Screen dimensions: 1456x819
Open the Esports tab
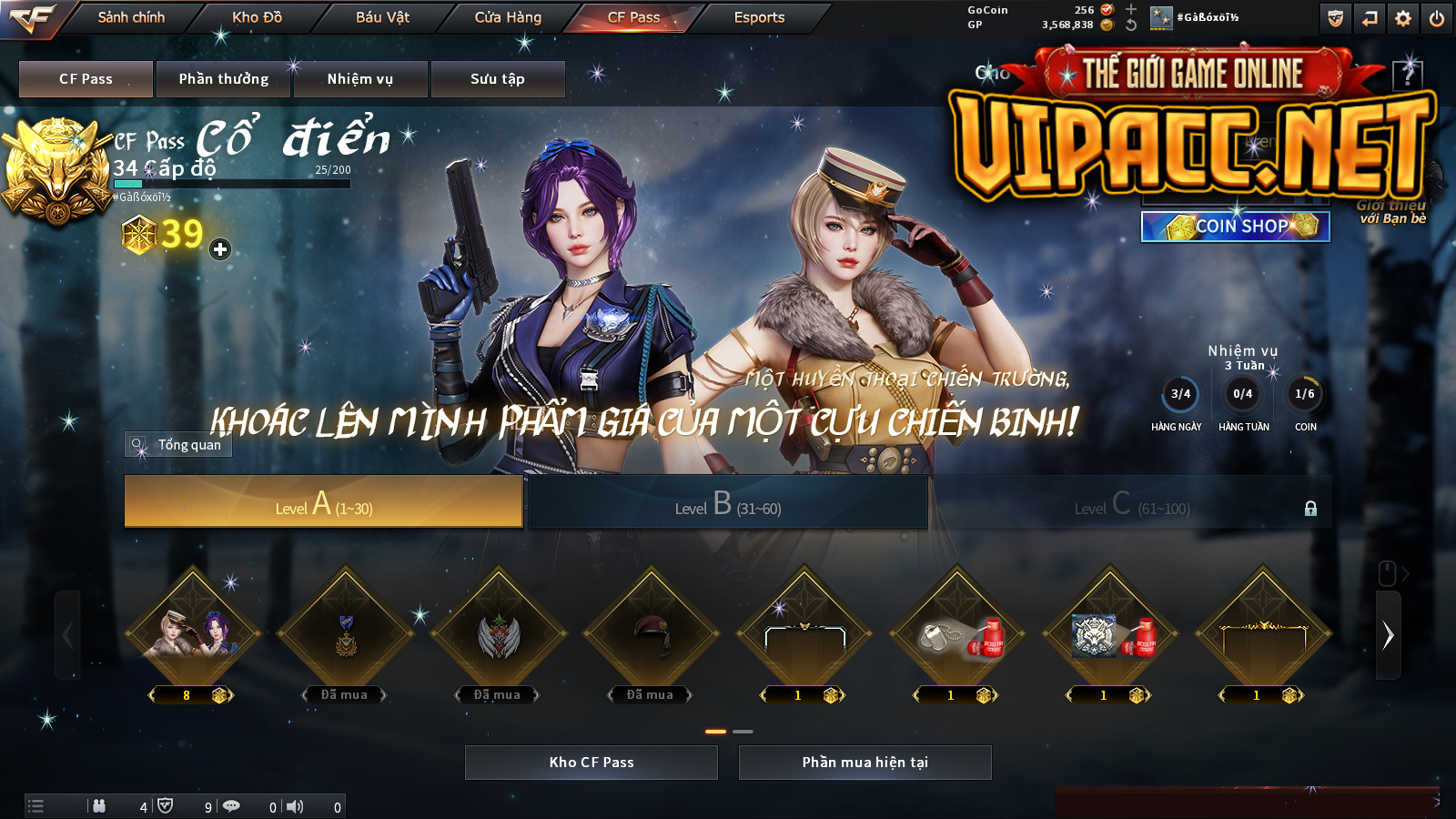tap(759, 17)
